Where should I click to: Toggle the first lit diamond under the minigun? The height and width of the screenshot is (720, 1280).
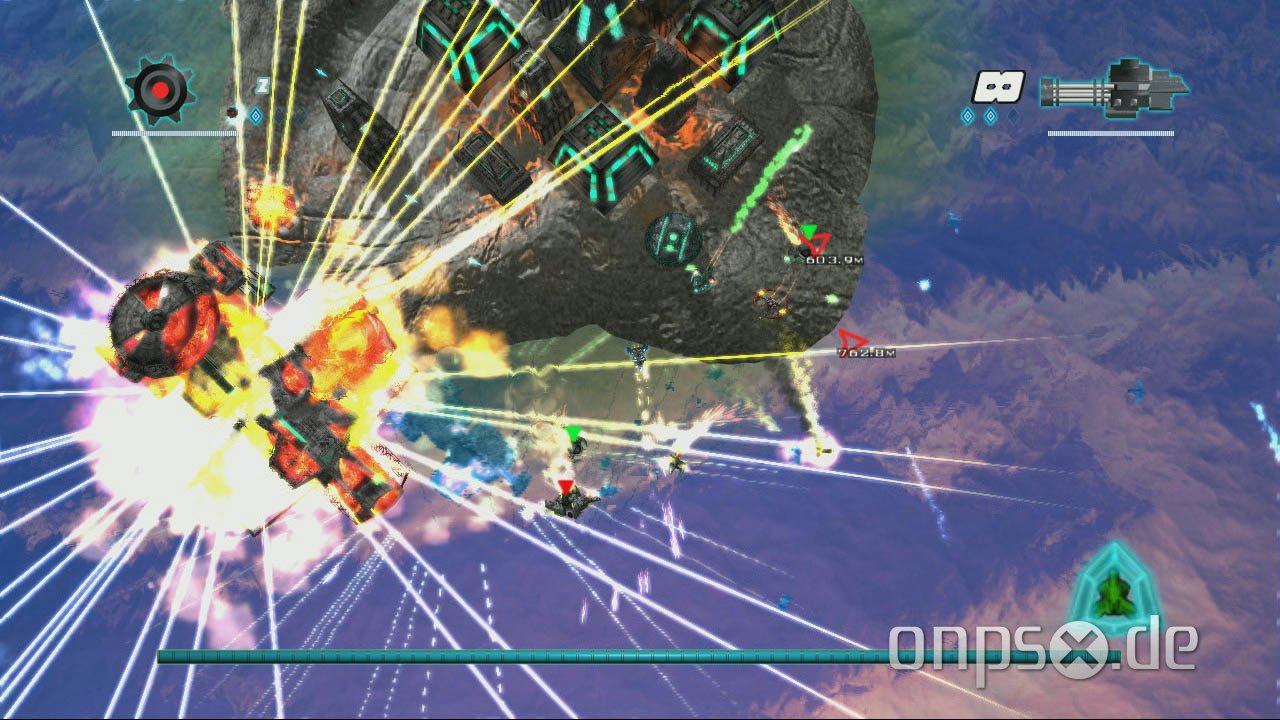pyautogui.click(x=966, y=115)
